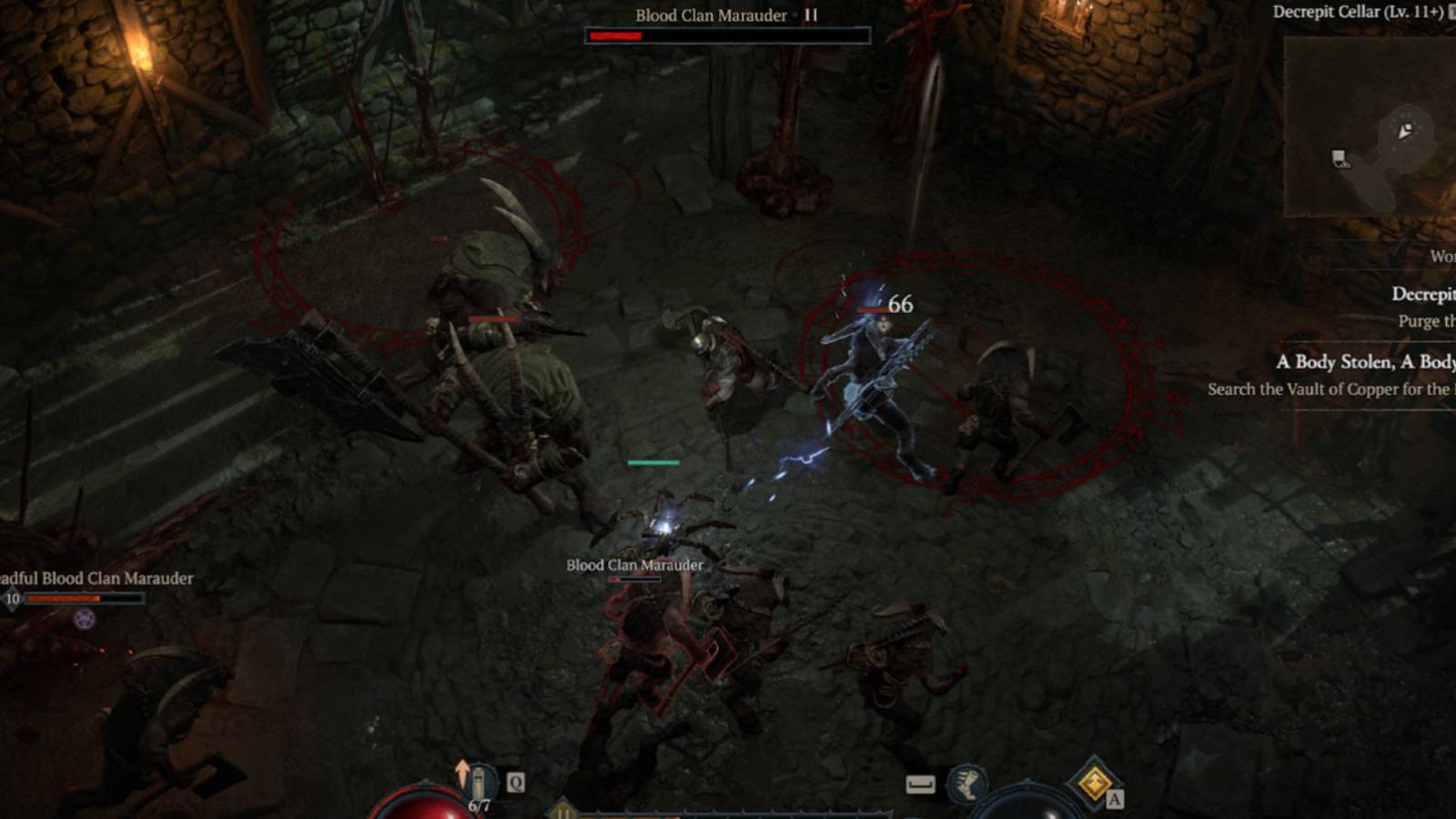Select the empty consumable slot icon
This screenshot has width=1456, height=819.
(x=921, y=784)
